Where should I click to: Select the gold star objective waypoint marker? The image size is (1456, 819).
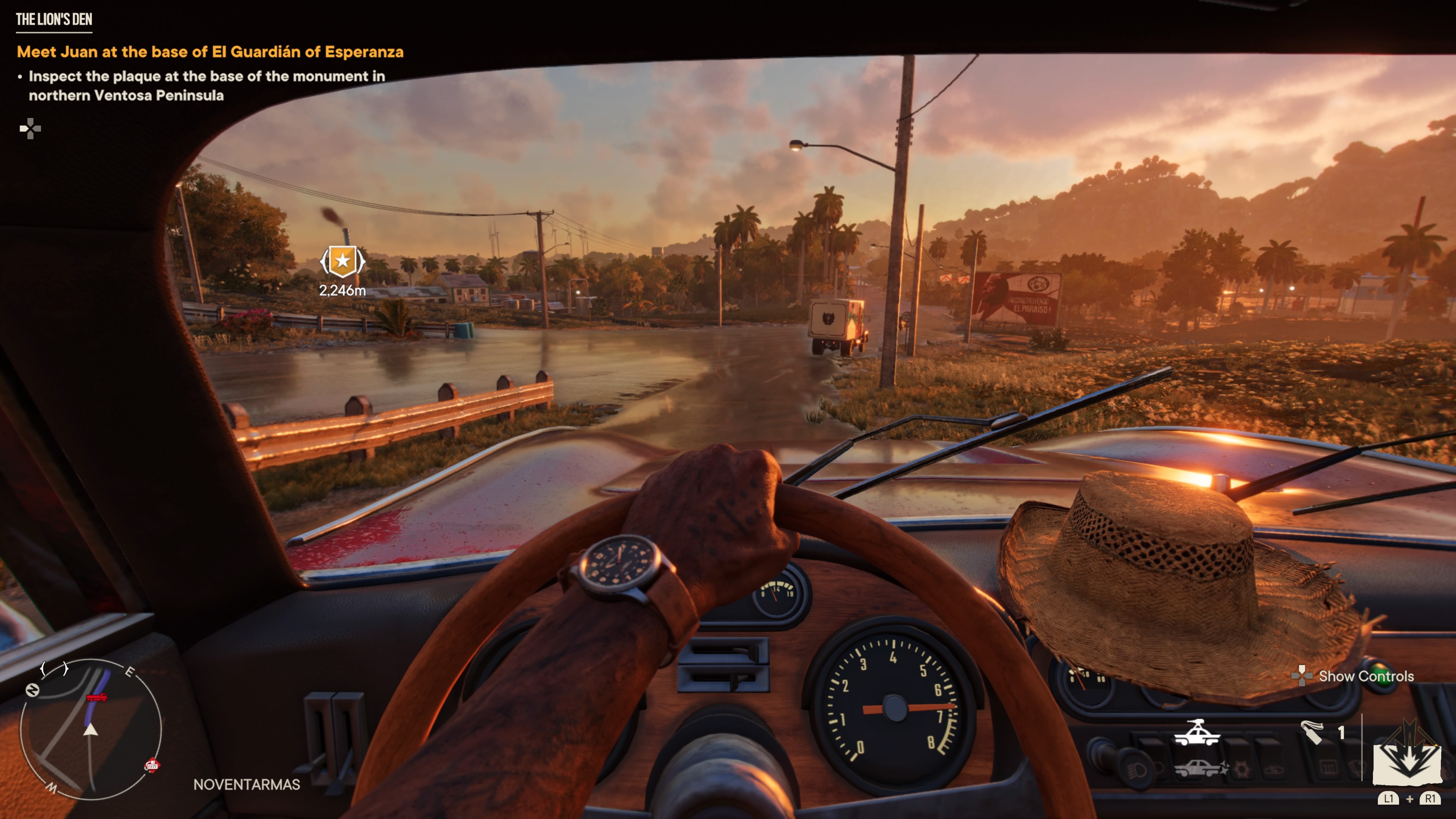[x=342, y=262]
